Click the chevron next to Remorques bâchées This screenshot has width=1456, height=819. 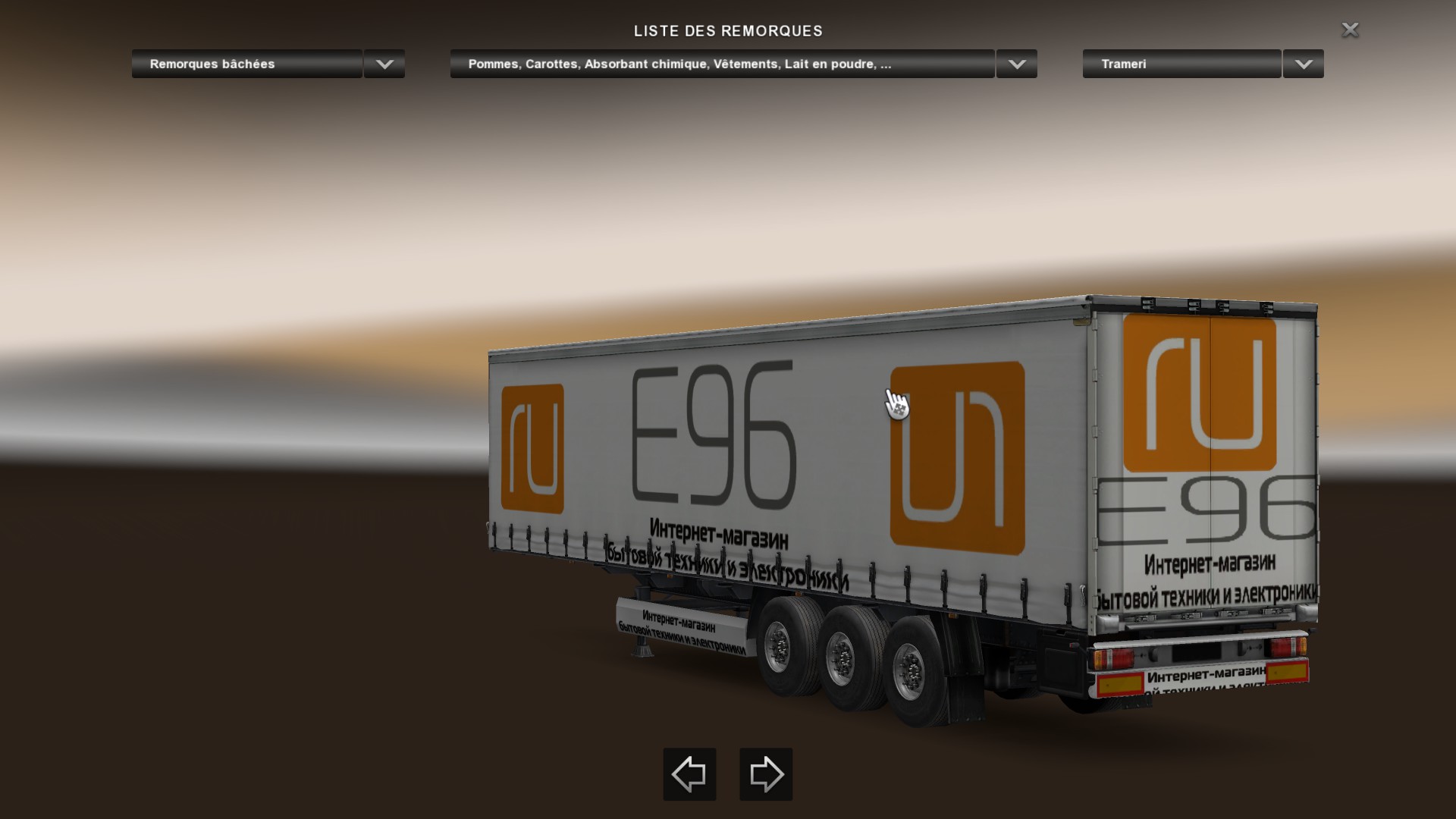pos(383,64)
